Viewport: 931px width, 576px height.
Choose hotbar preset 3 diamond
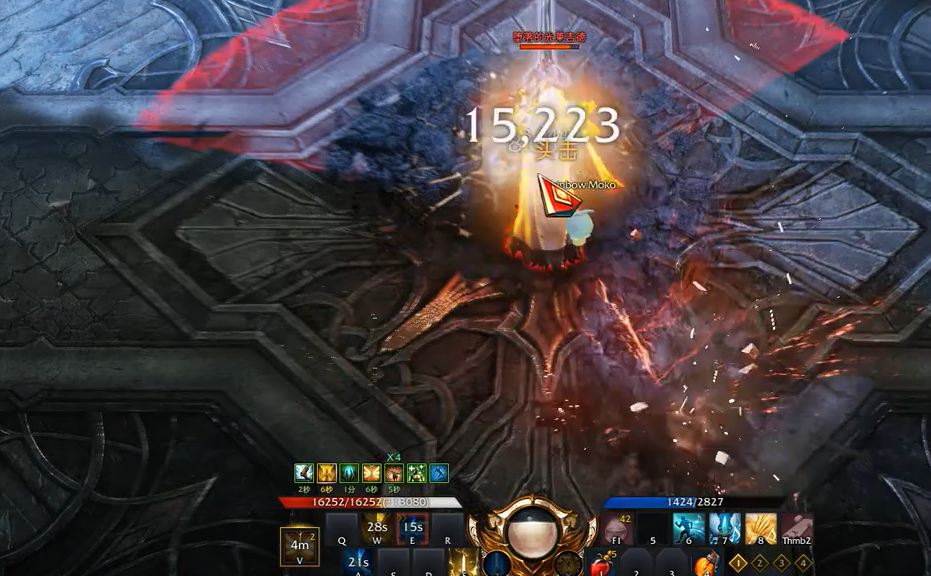780,562
